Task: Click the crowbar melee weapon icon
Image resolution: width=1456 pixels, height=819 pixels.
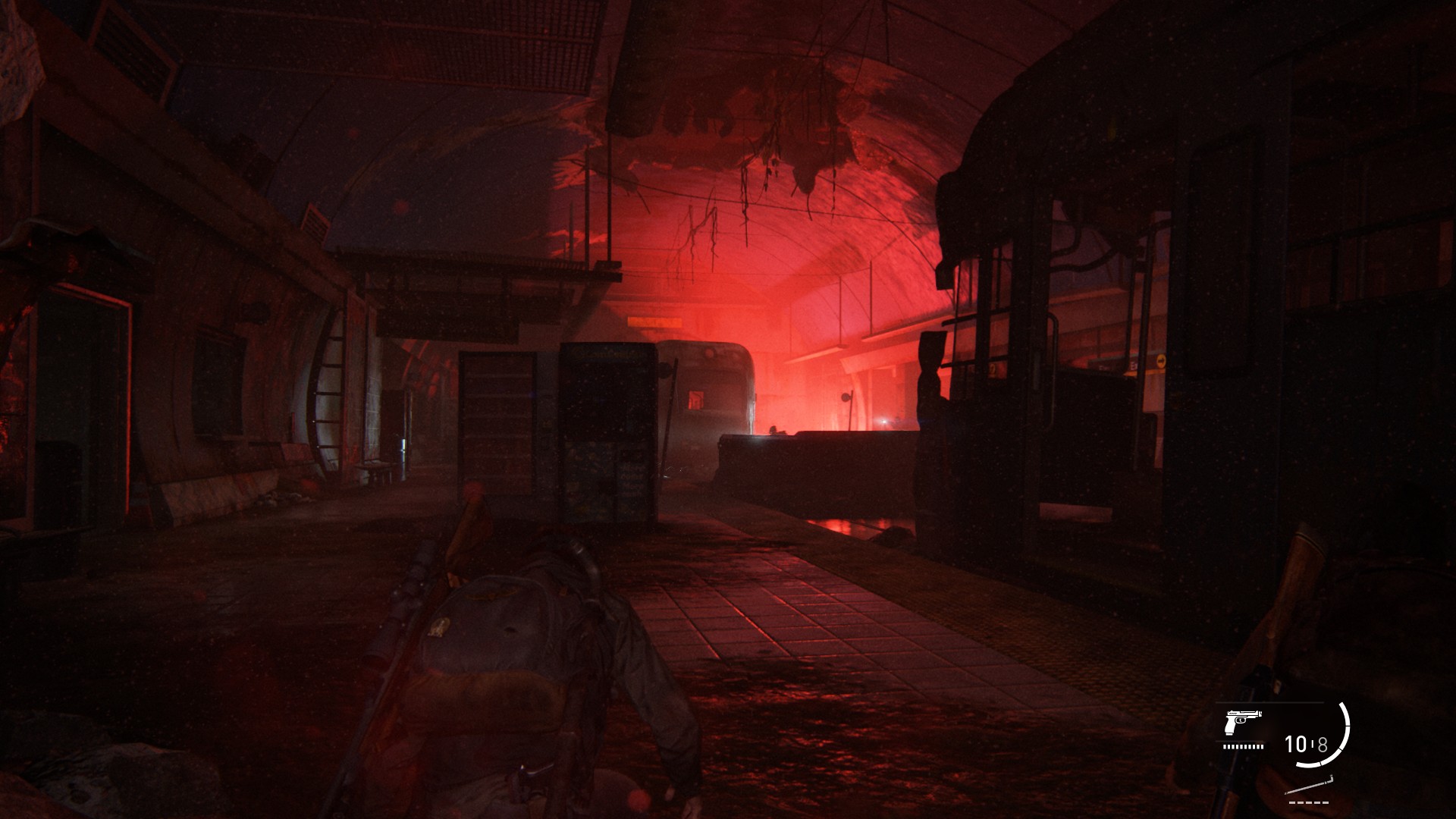Action: pos(1310,786)
